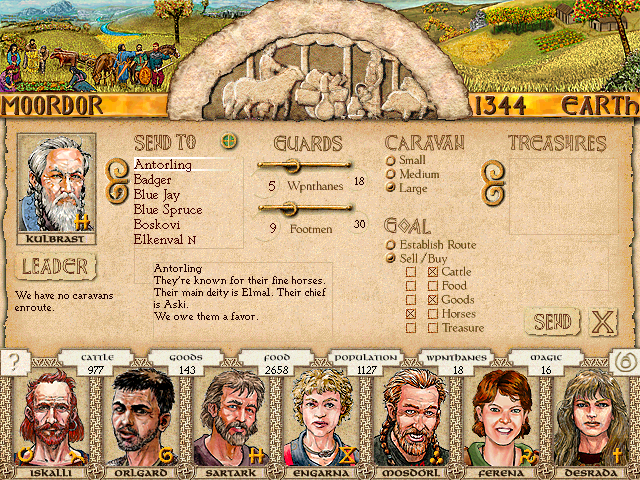The image size is (640, 480).
Task: Close the caravan screen with the X button
Action: coord(602,322)
